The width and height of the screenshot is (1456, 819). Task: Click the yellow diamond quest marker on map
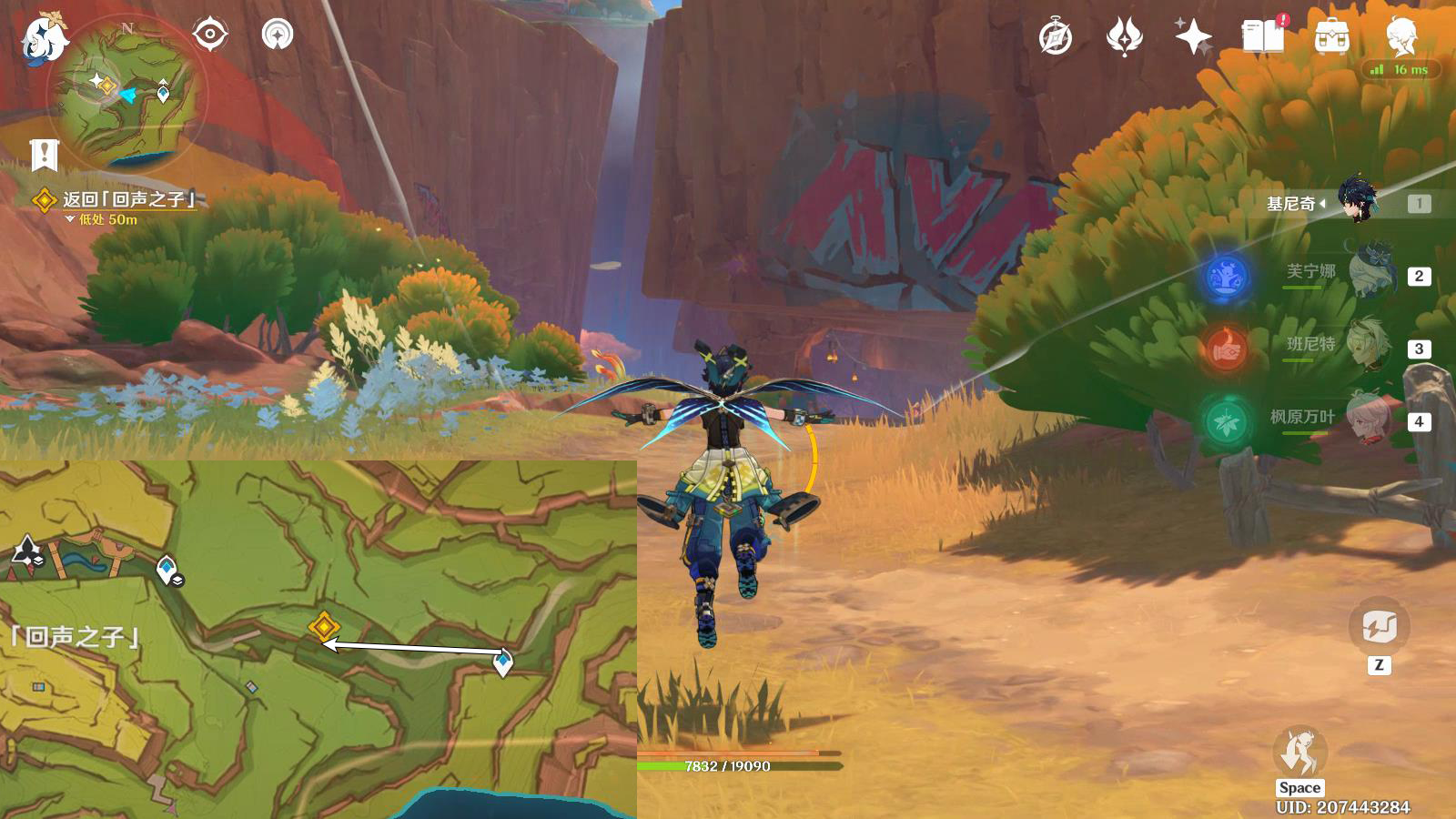(323, 627)
